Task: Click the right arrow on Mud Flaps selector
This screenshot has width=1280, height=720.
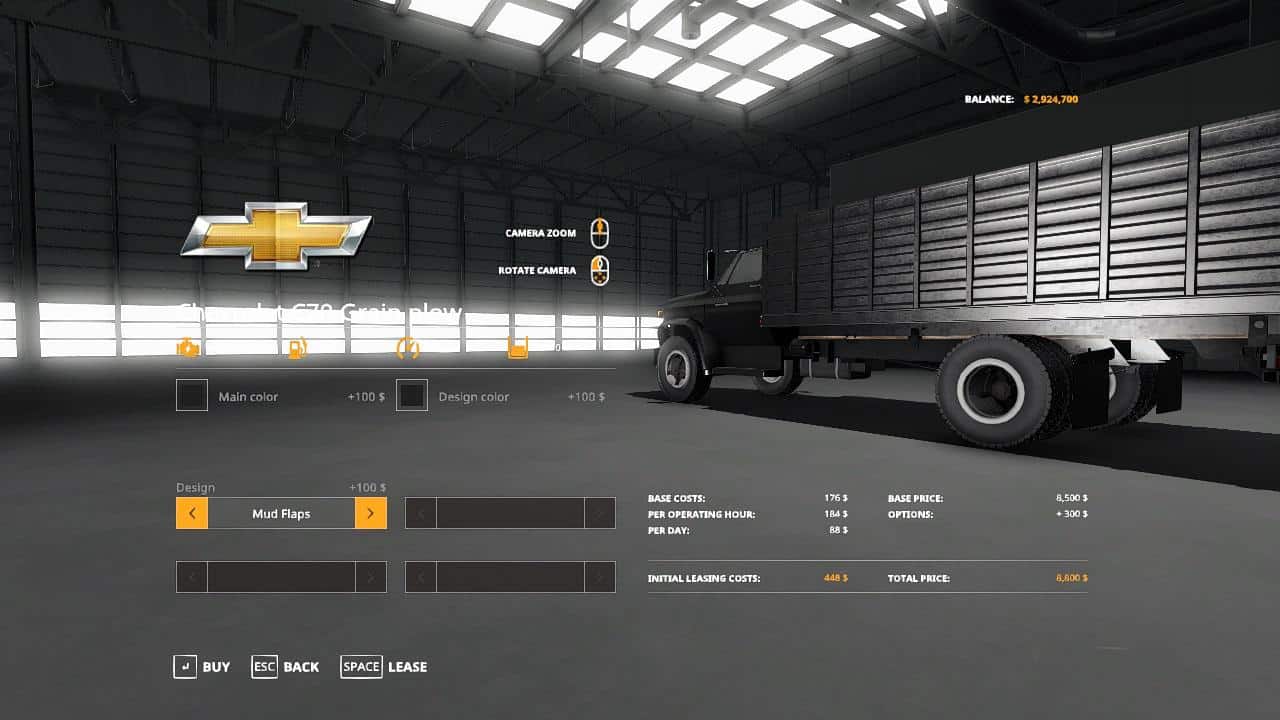Action: [370, 512]
